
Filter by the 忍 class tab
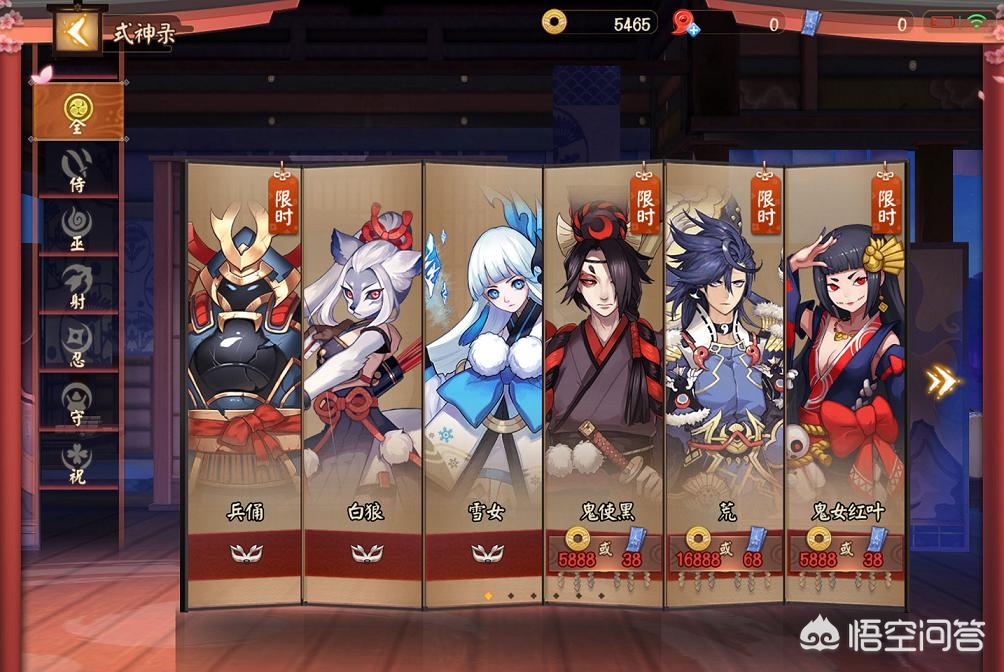[77, 342]
